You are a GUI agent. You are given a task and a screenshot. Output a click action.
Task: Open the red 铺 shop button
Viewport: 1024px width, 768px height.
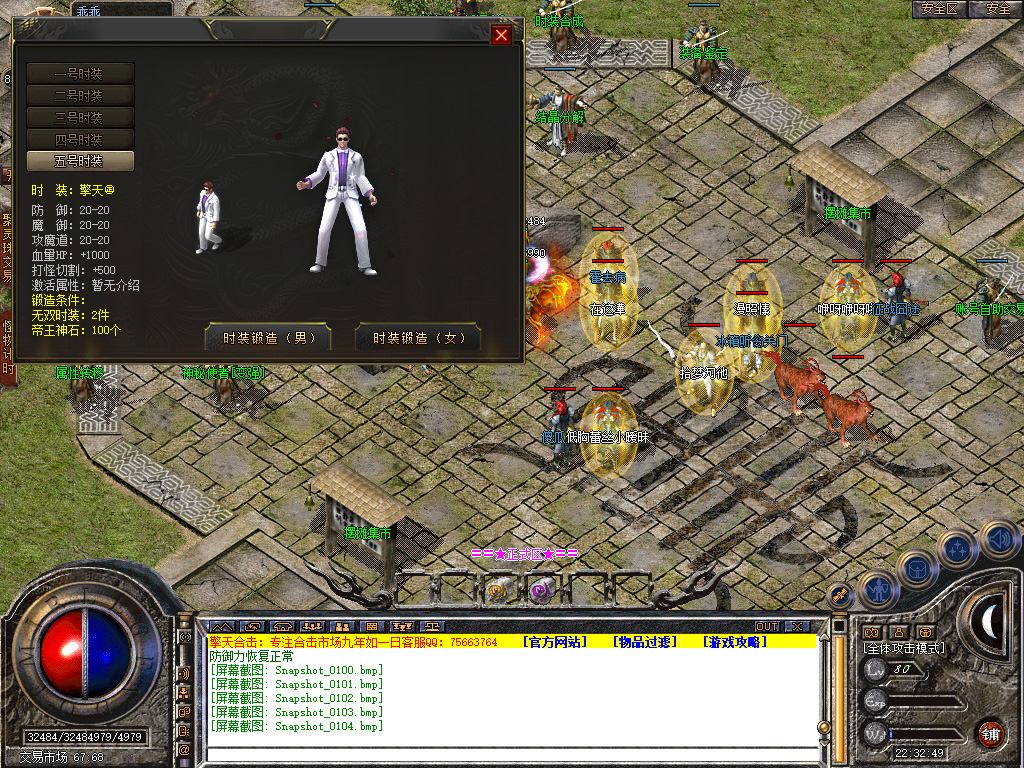tap(990, 733)
